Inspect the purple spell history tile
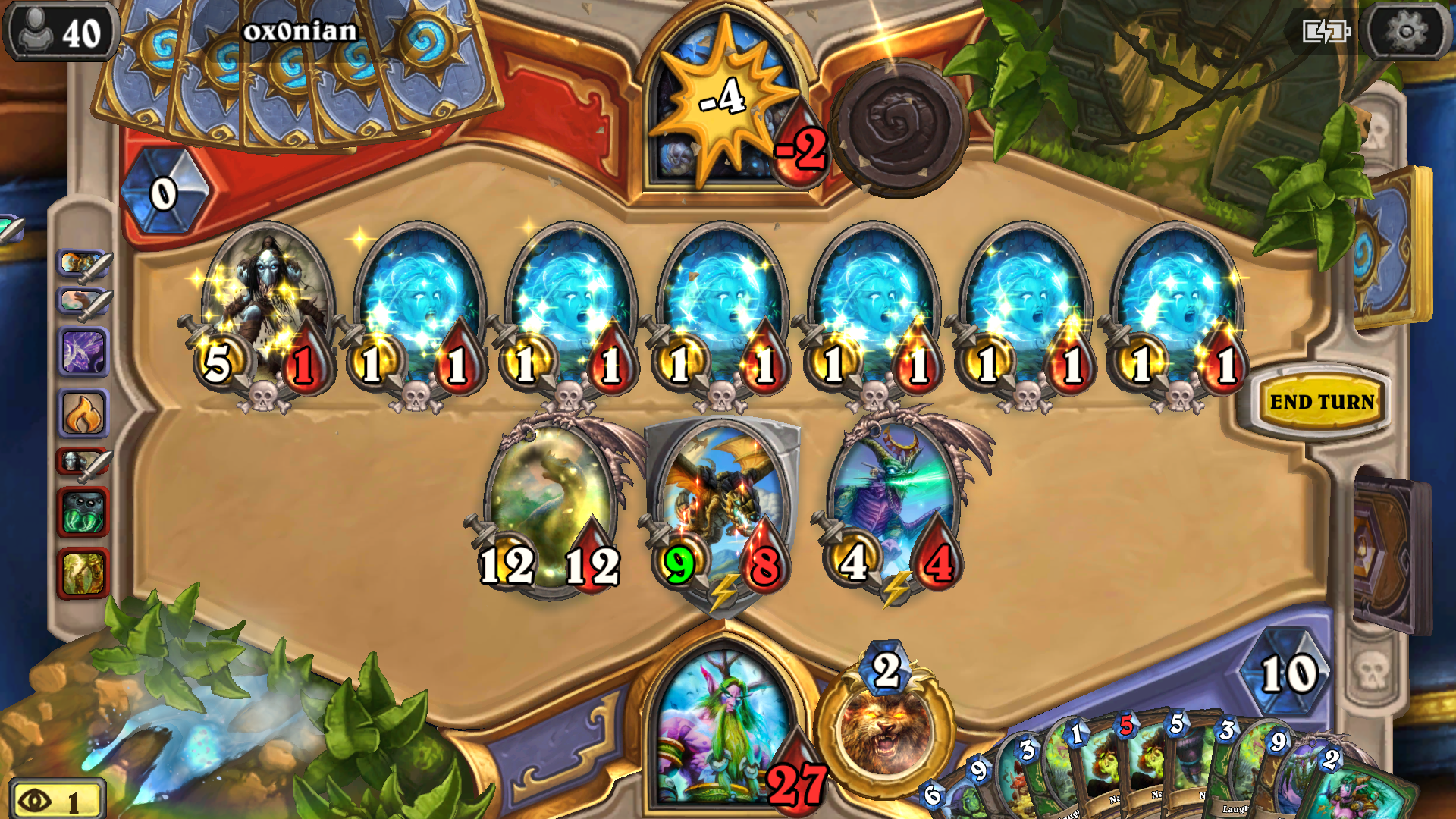Image resolution: width=1456 pixels, height=819 pixels. (x=83, y=353)
